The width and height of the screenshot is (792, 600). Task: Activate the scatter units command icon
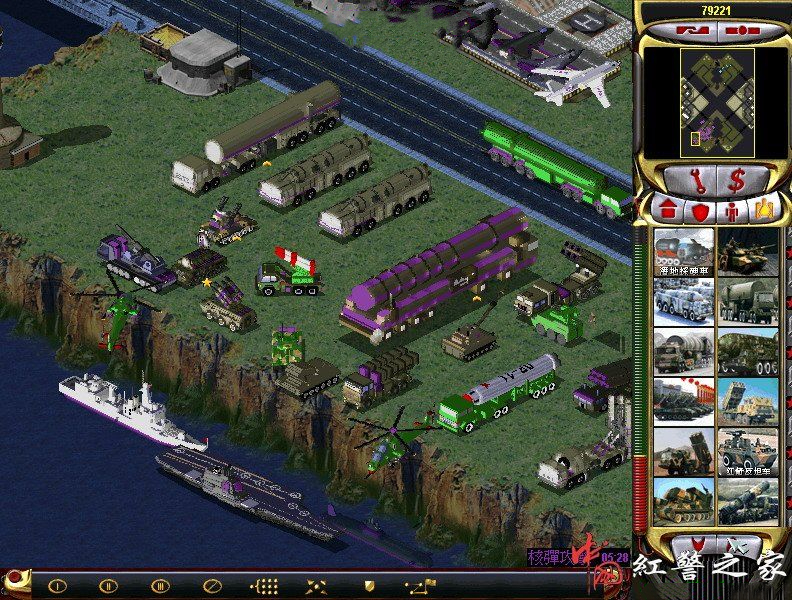pos(316,586)
